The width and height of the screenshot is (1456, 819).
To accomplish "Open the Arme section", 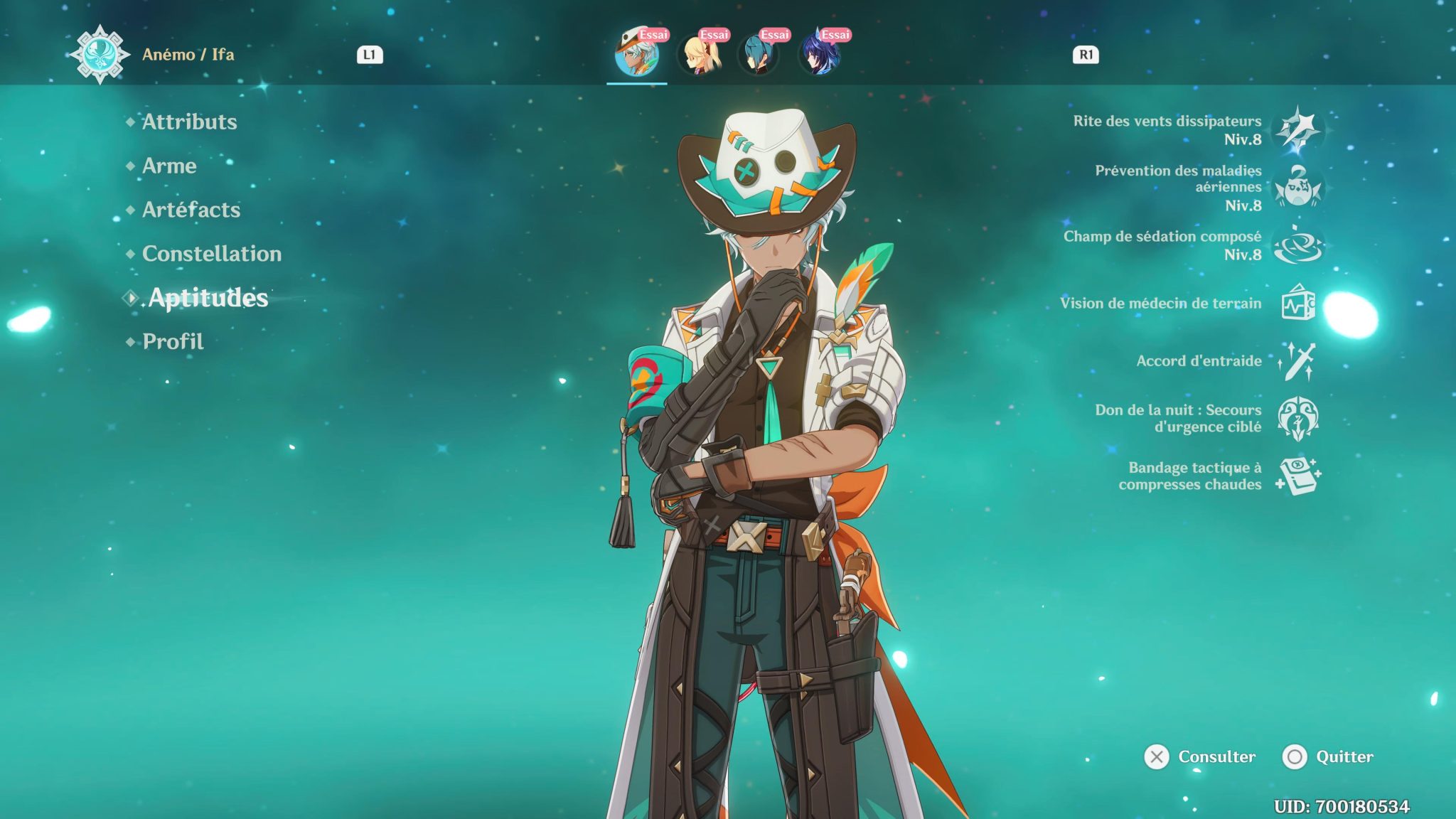I will click(169, 166).
